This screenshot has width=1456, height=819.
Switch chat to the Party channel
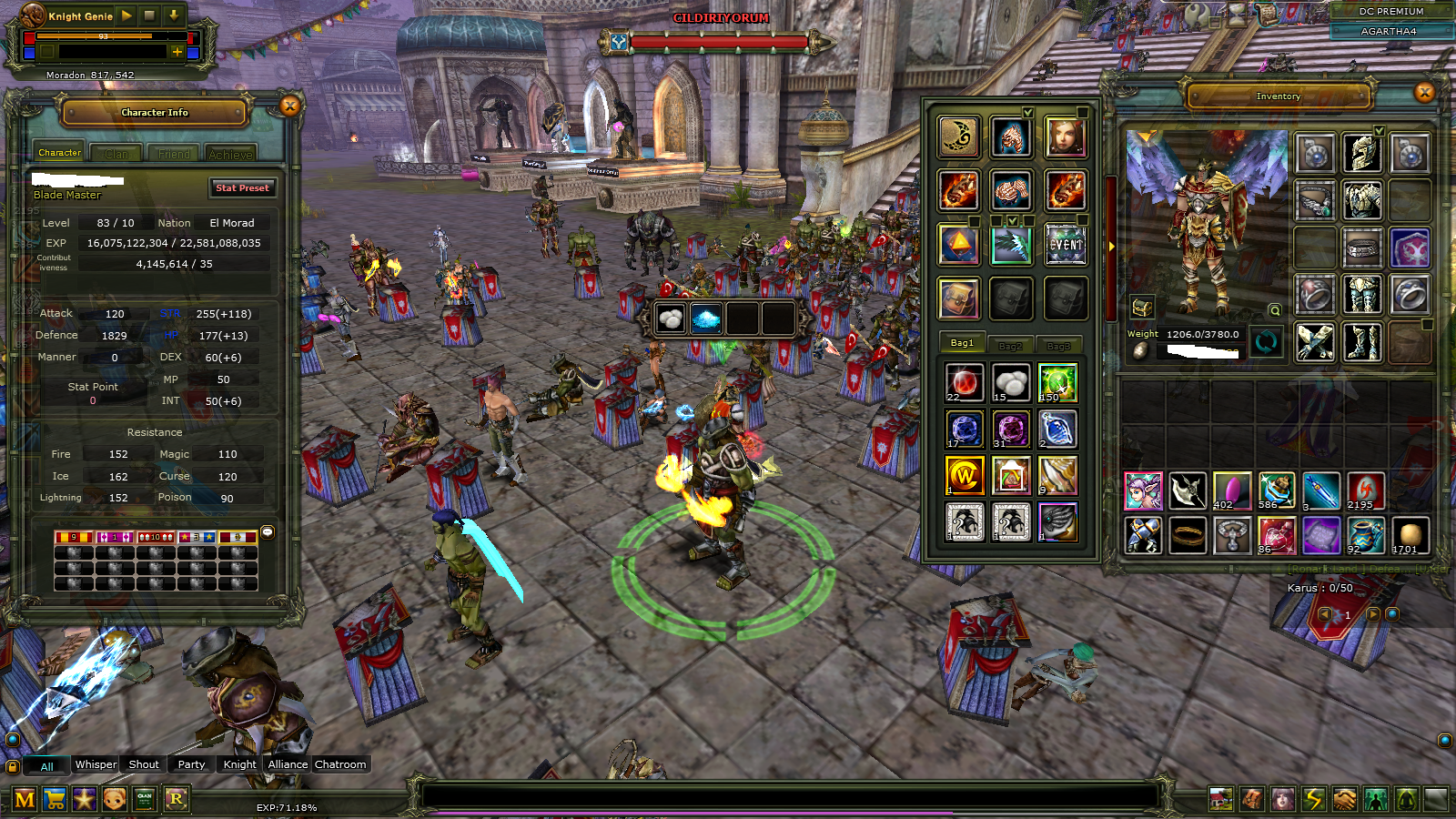191,764
